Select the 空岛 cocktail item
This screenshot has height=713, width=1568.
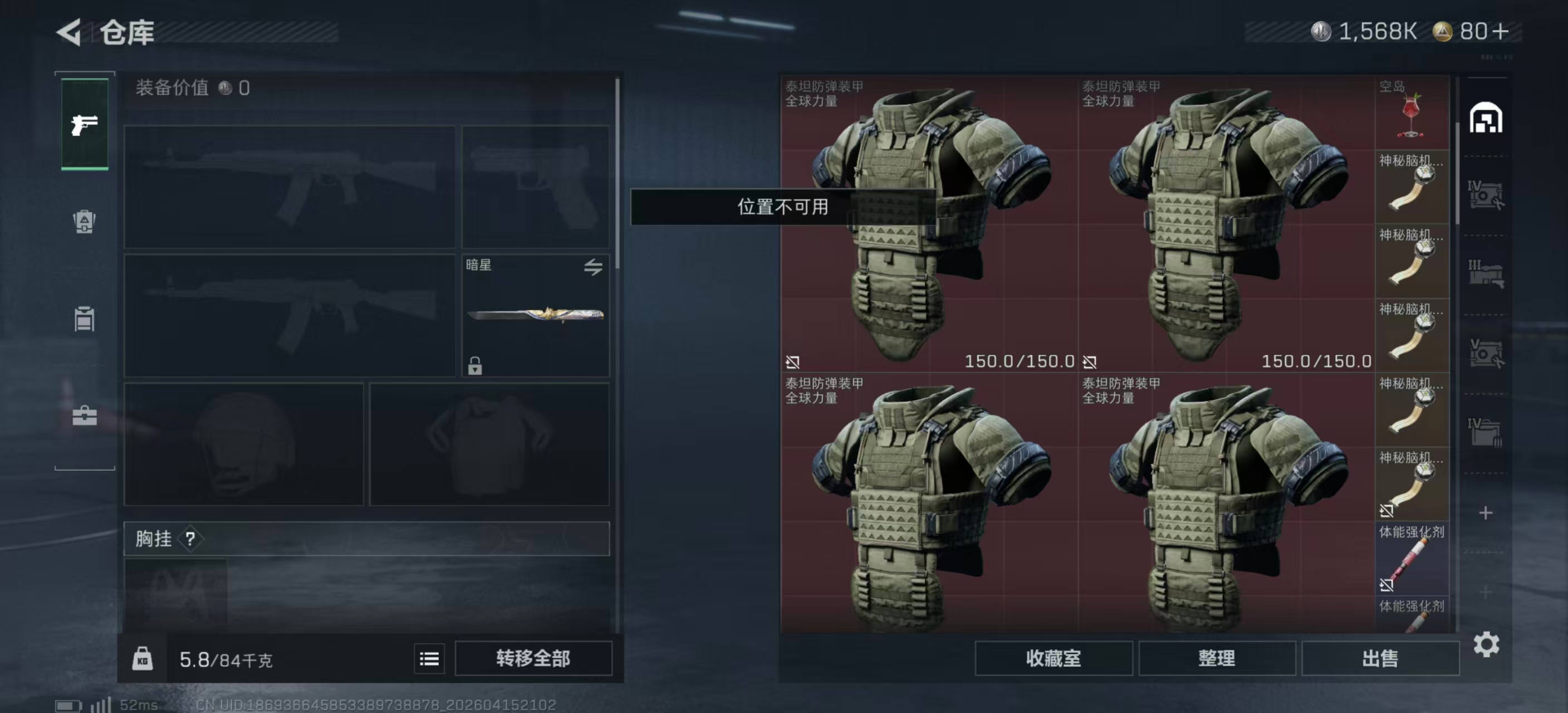pyautogui.click(x=1411, y=114)
